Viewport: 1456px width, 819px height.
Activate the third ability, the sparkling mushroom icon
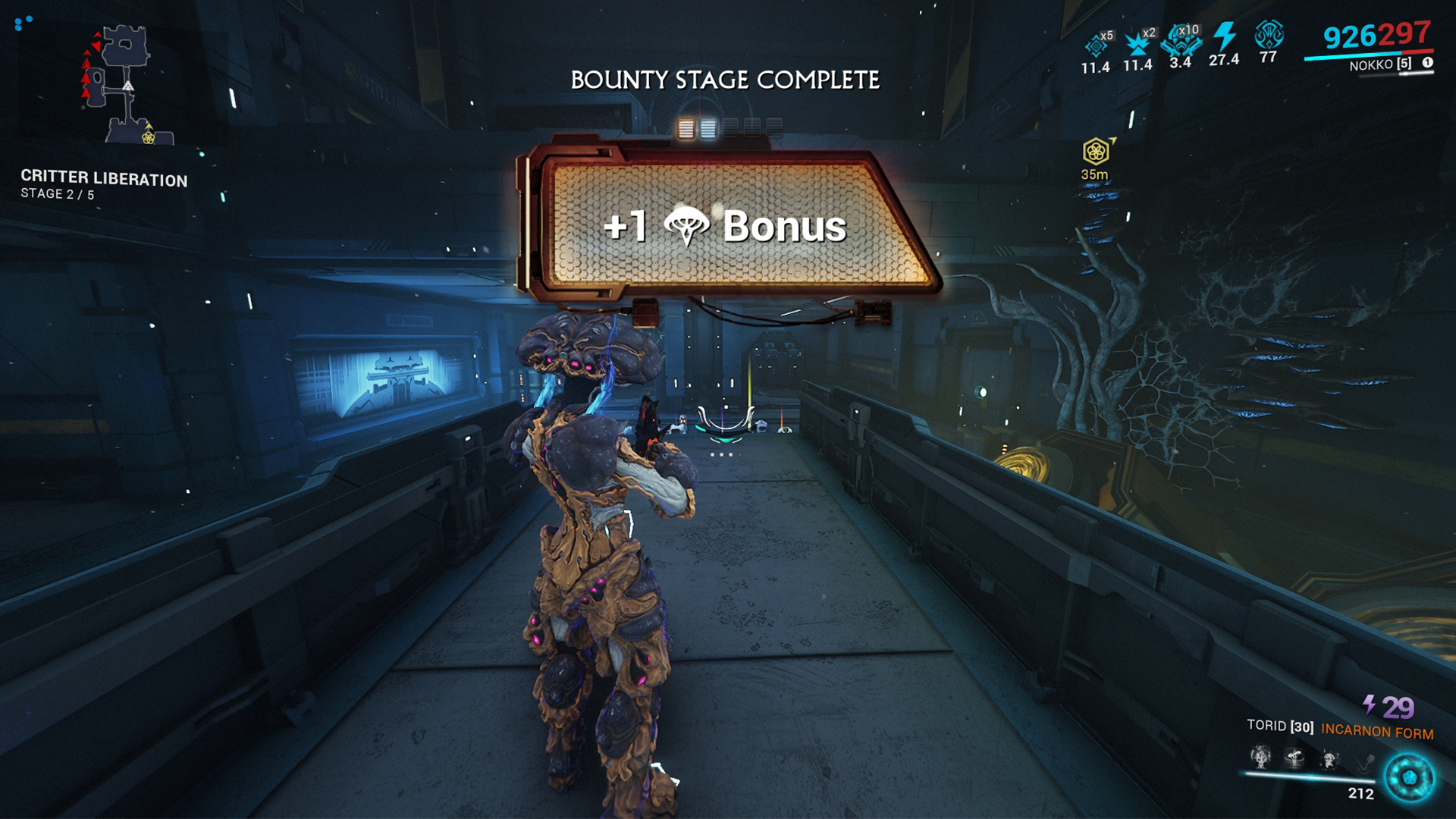[1329, 758]
